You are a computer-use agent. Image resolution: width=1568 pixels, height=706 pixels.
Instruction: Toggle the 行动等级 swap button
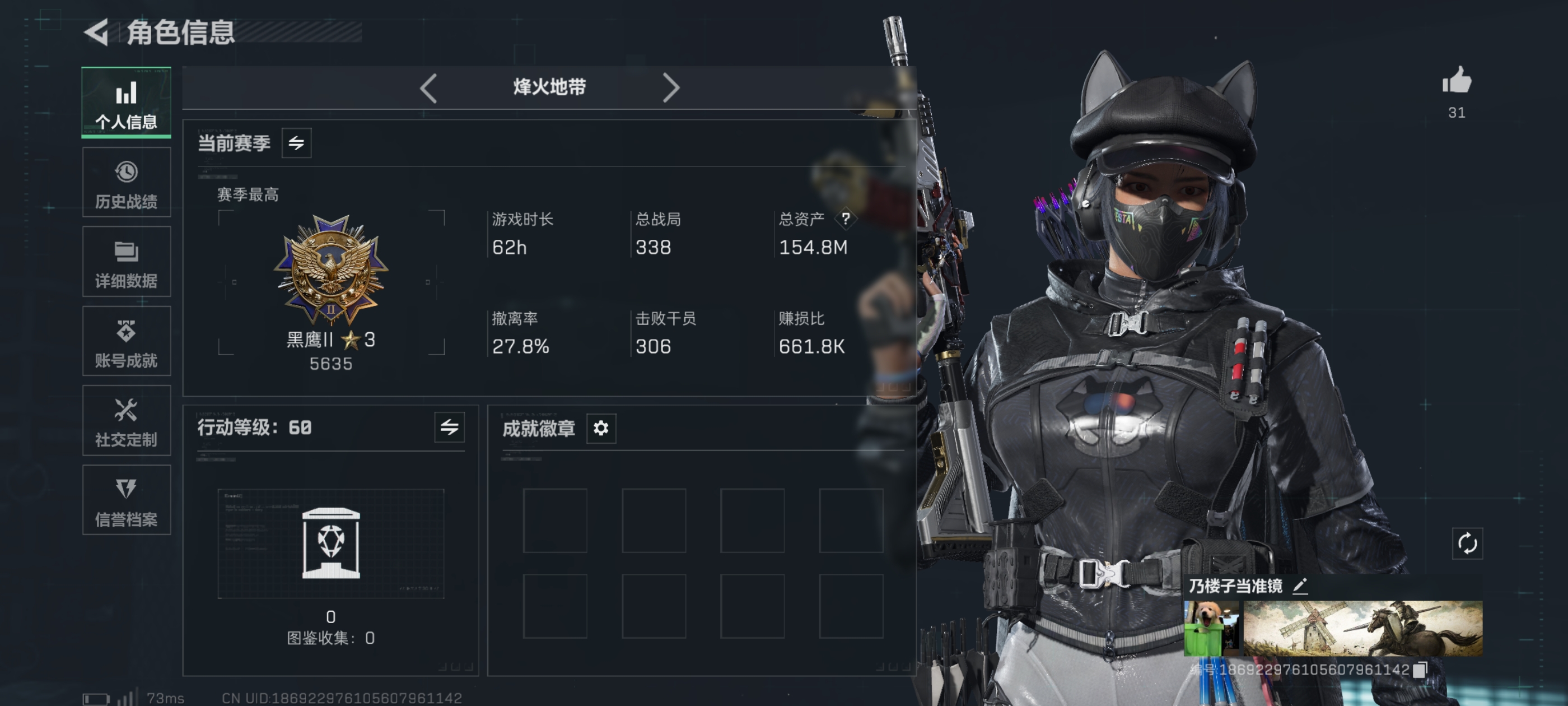[x=449, y=428]
